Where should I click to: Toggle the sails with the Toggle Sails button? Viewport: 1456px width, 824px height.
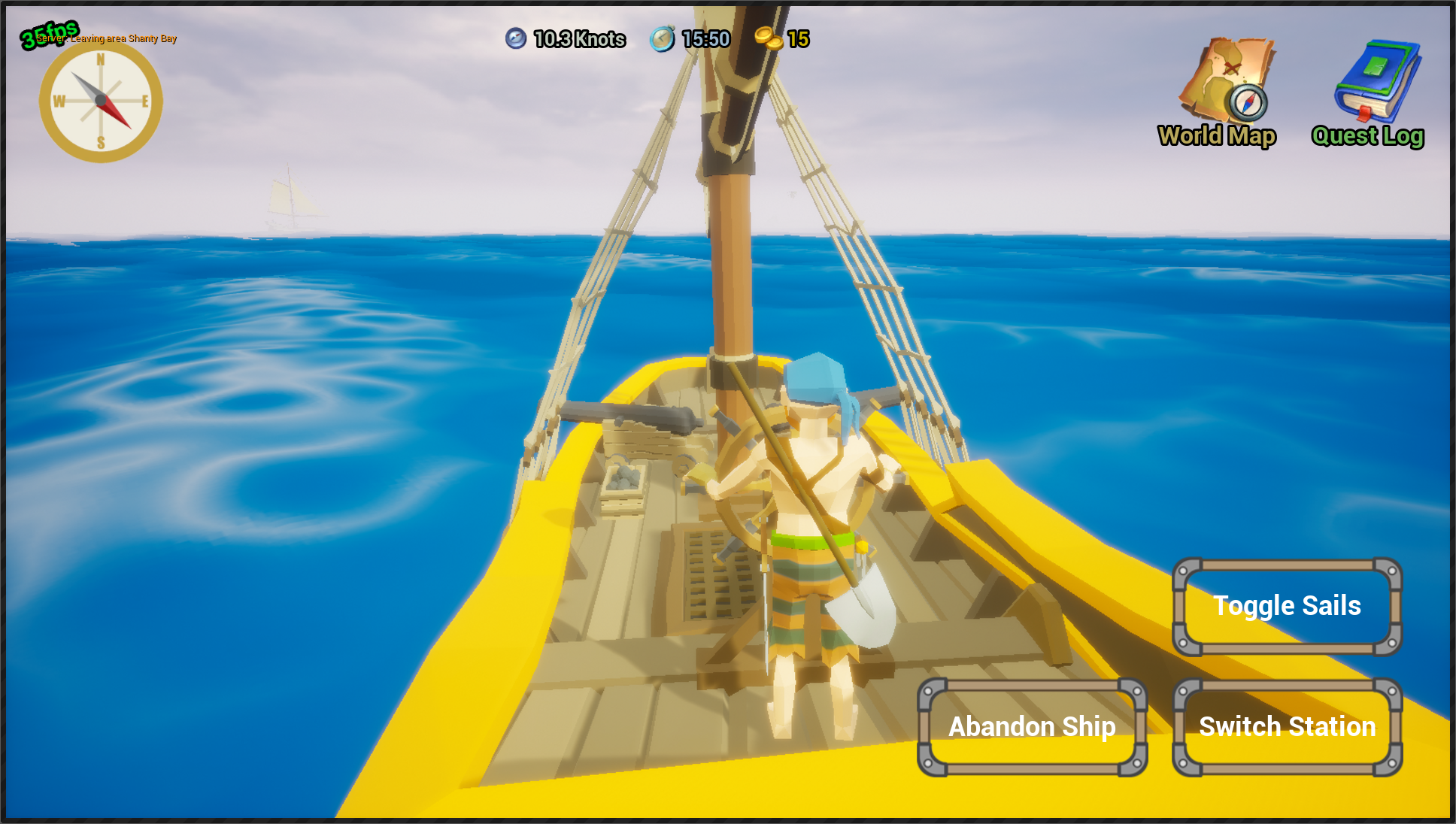coord(1287,606)
